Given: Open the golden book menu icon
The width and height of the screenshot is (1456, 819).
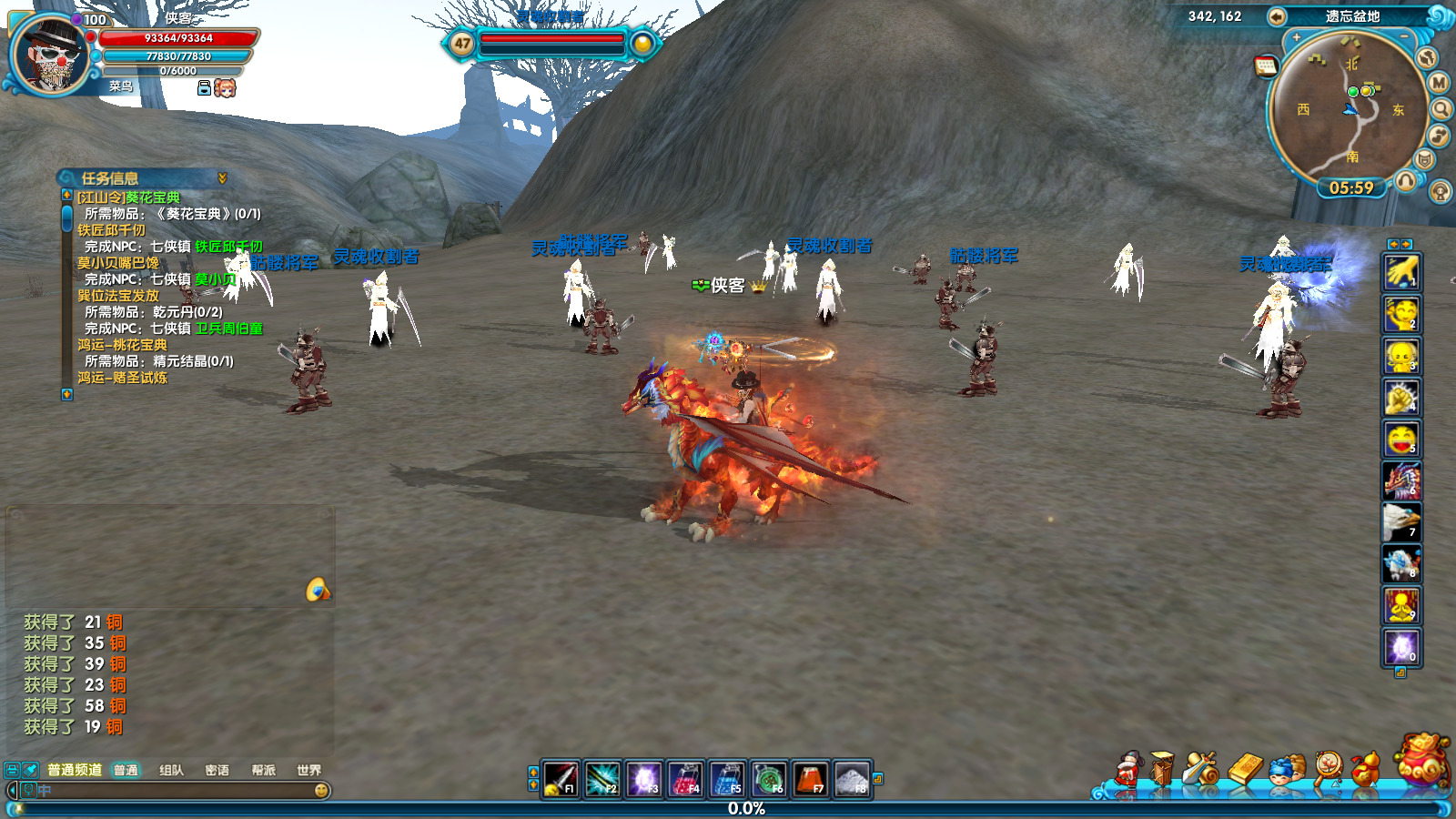Looking at the screenshot, I should click(1247, 769).
